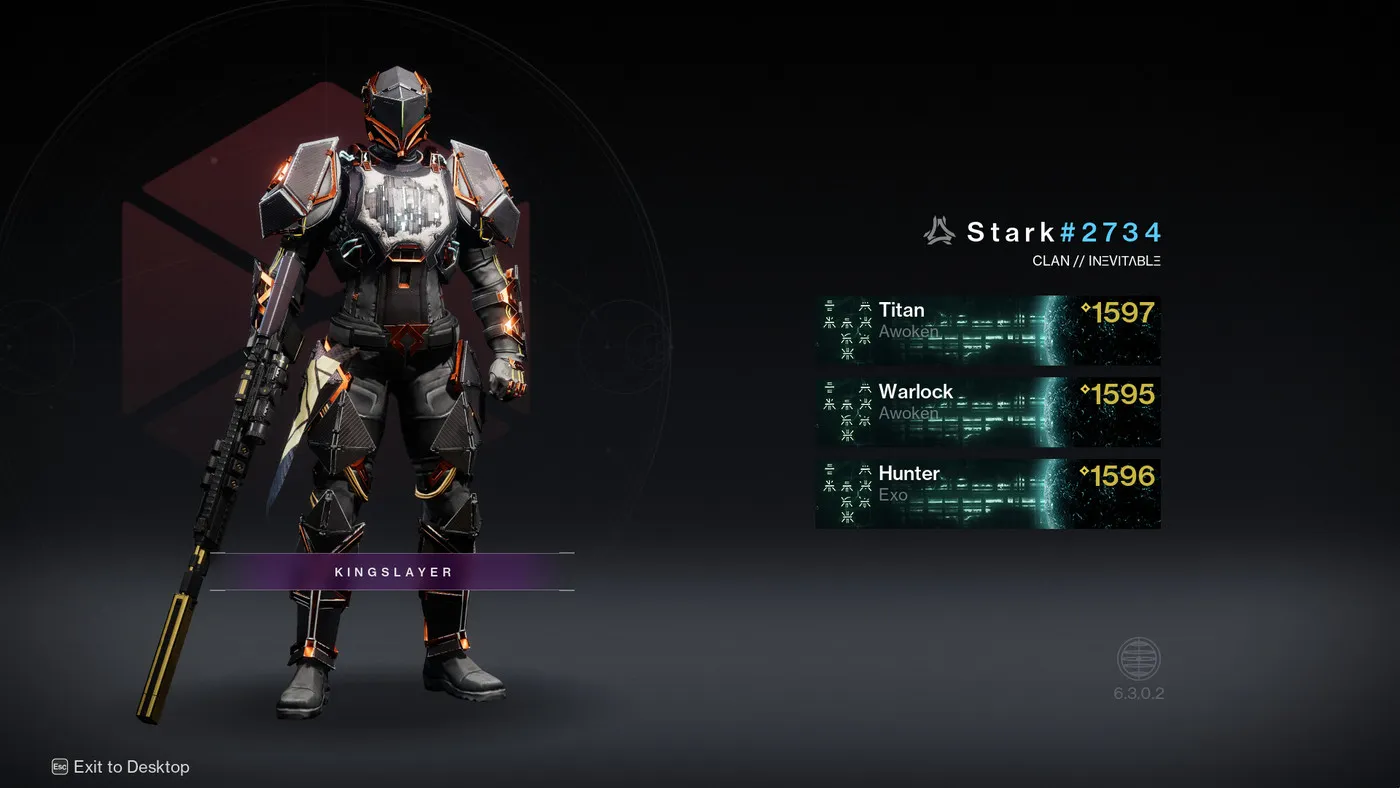Select the Titan character card
The image size is (1400, 788).
[987, 330]
